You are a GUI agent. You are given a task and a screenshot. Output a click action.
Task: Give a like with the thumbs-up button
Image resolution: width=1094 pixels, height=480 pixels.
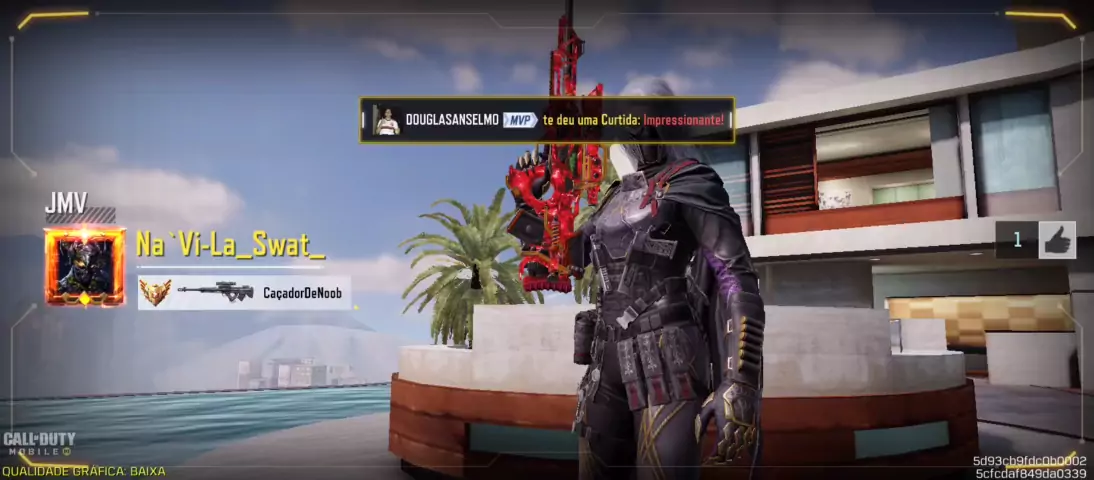(x=1057, y=240)
